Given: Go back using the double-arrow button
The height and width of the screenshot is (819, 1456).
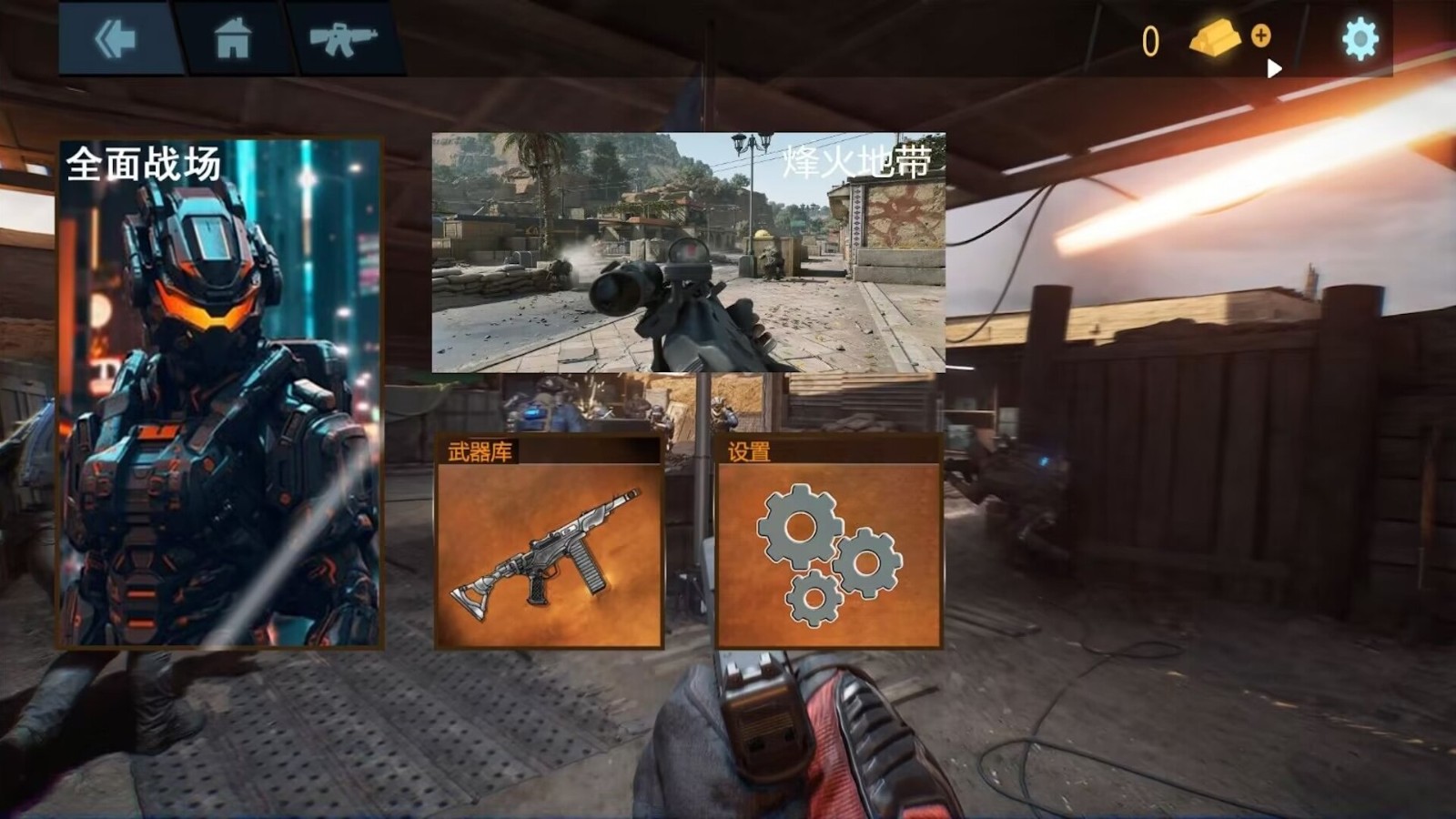Looking at the screenshot, I should click(x=116, y=39).
